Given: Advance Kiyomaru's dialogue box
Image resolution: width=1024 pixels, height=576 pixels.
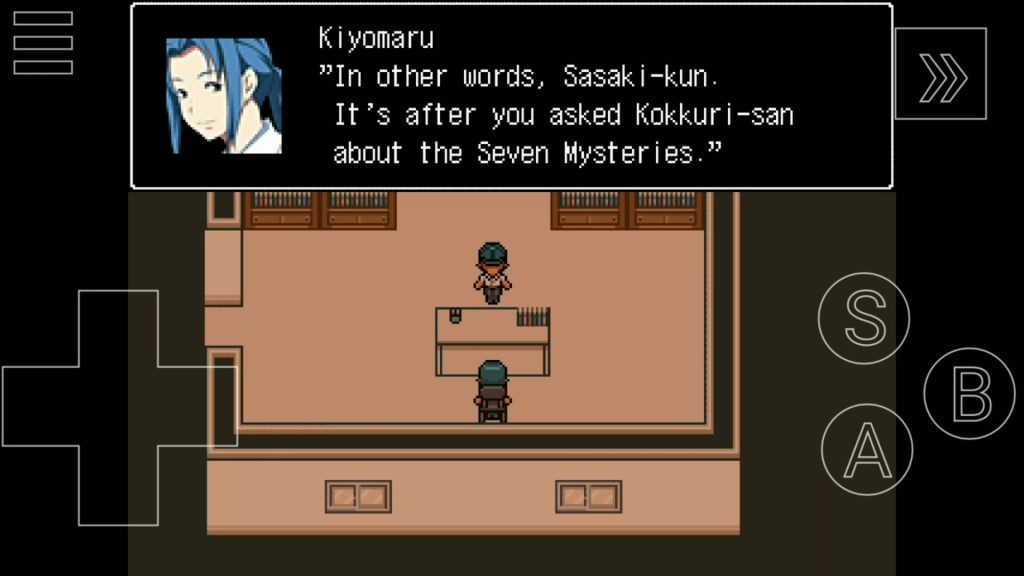Looking at the screenshot, I should 511,96.
